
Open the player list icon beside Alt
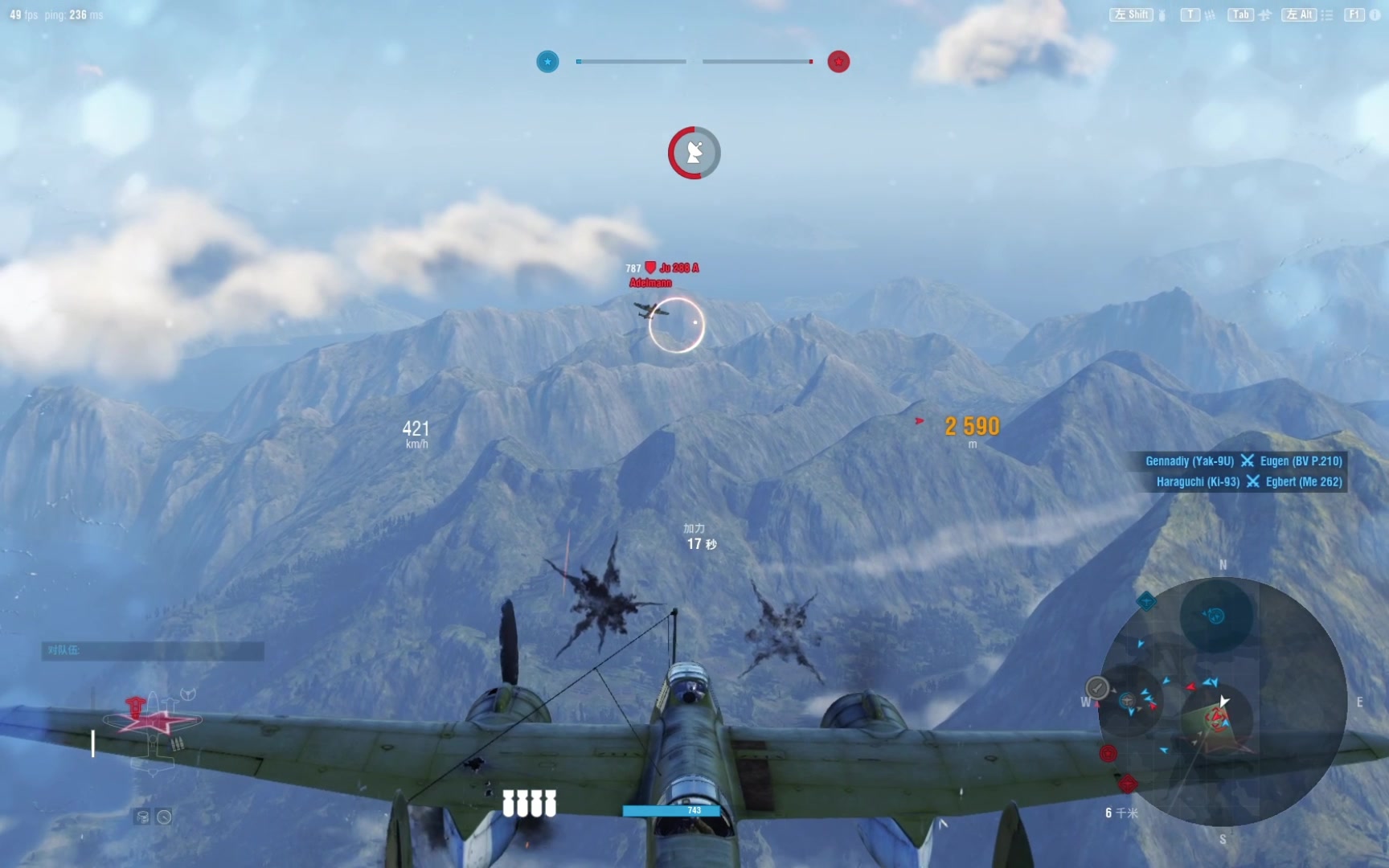pyautogui.click(x=1326, y=15)
